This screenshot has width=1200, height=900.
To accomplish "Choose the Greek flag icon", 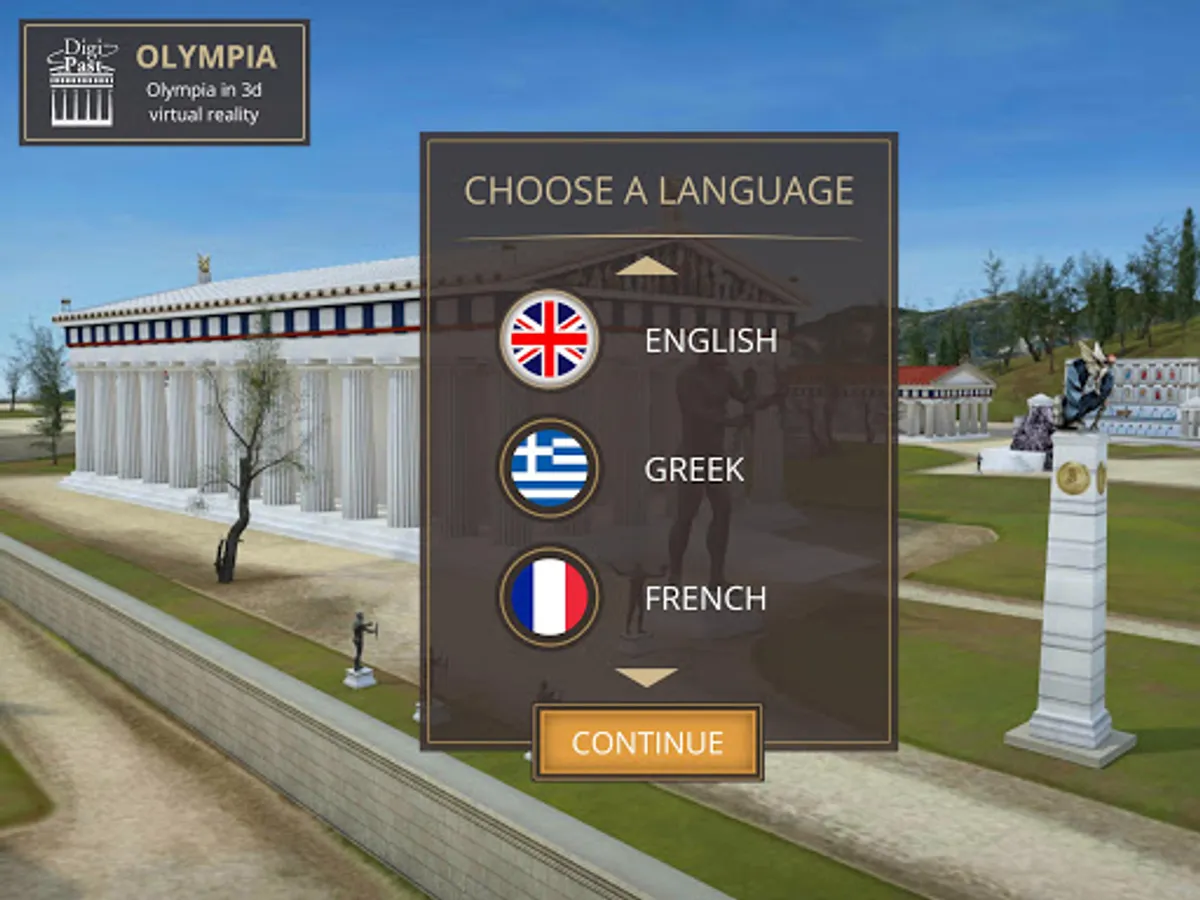I will 549,468.
